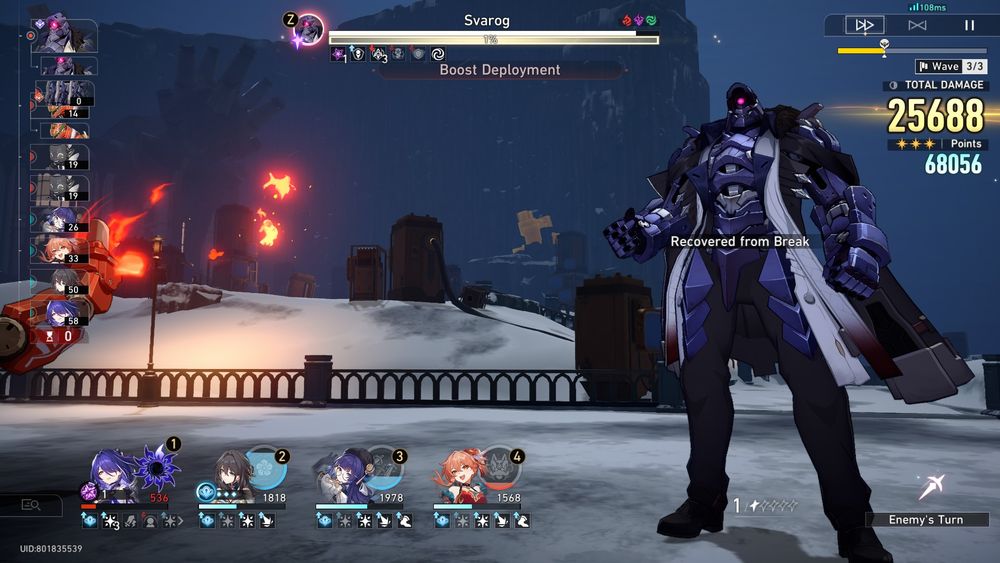Choose the third party member with glasses
Screen dimensions: 1000x563
click(348, 475)
